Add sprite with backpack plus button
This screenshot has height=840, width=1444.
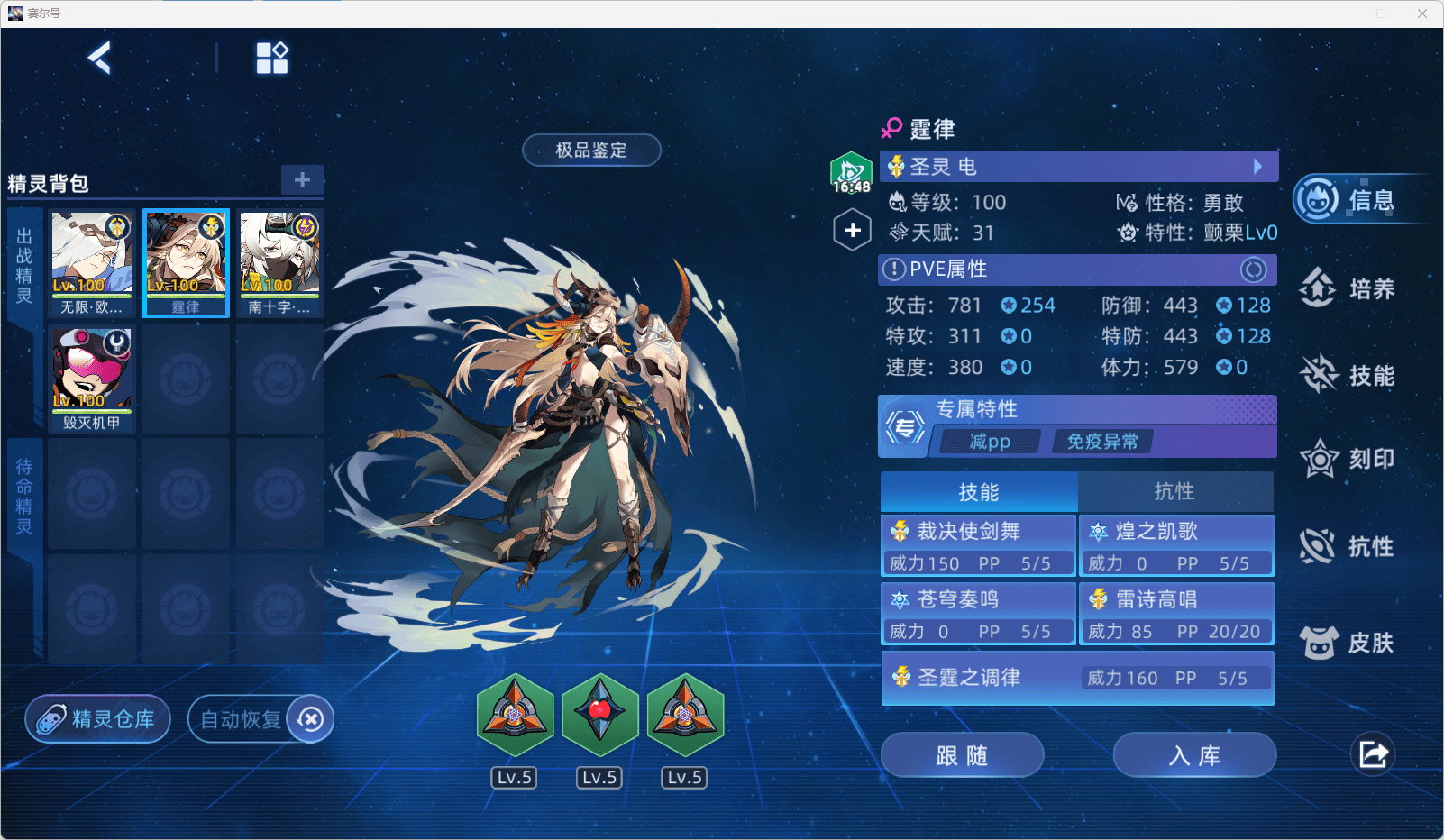pos(302,179)
